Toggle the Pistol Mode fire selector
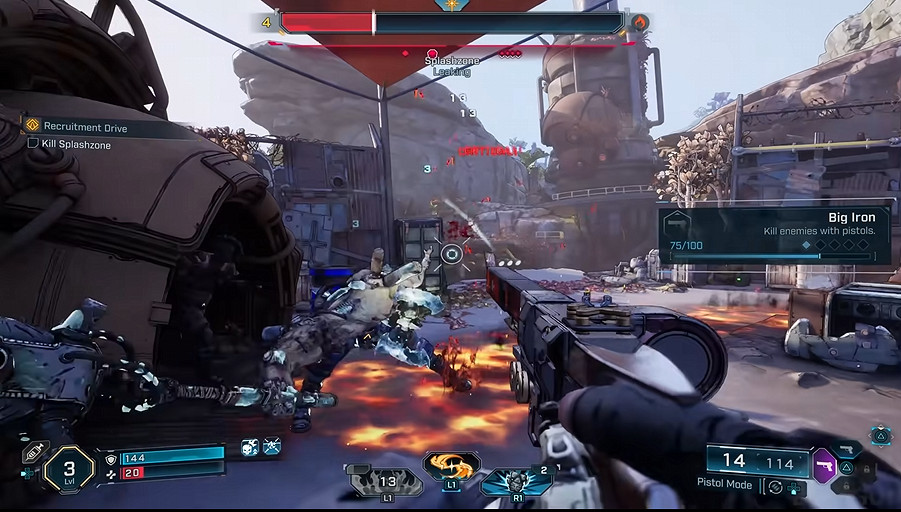Screen dimensions: 901x512 (775, 488)
